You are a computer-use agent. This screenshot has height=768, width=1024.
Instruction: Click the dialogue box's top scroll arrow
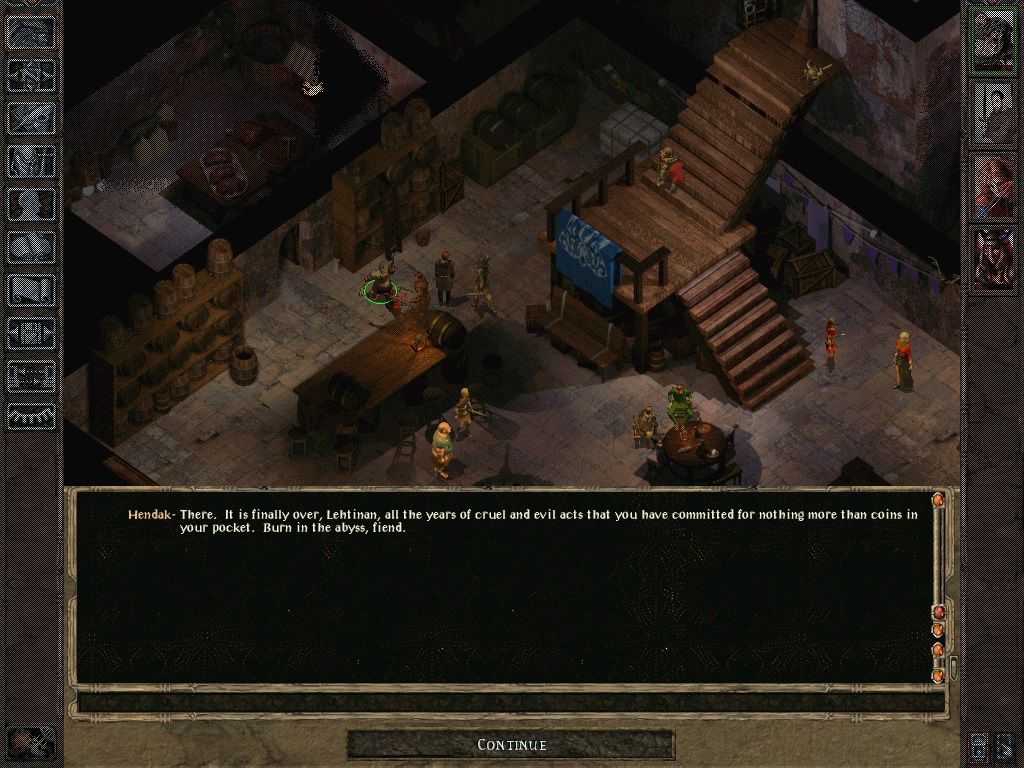click(938, 499)
